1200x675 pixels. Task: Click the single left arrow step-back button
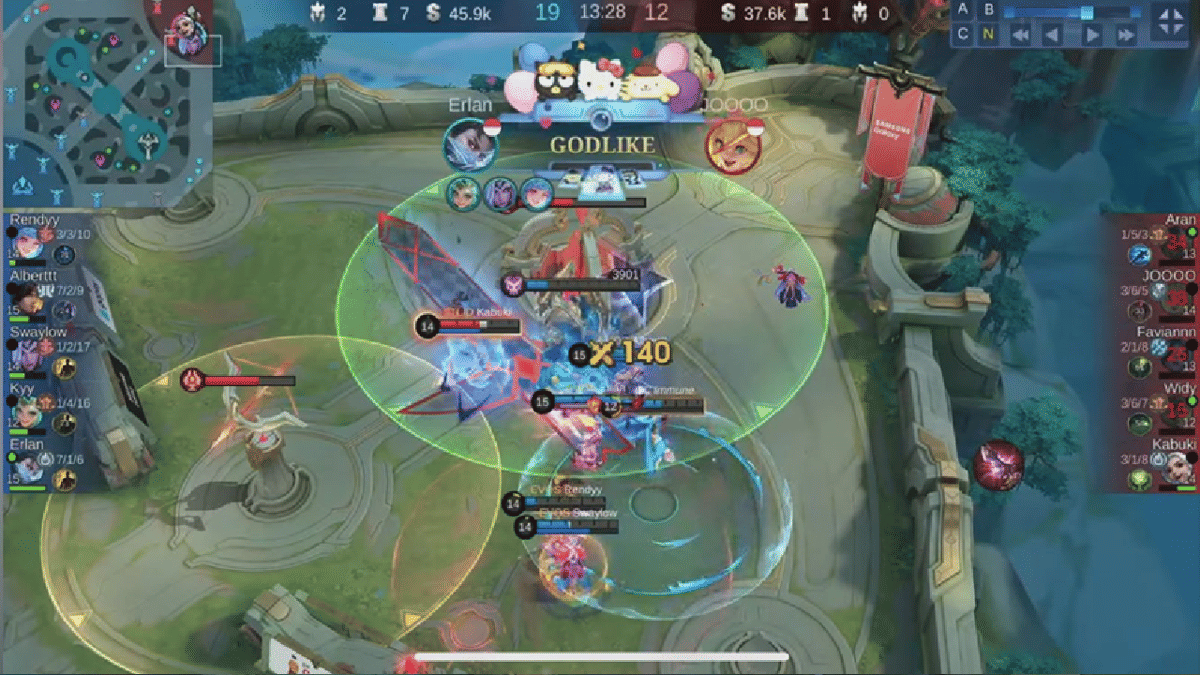point(1052,35)
